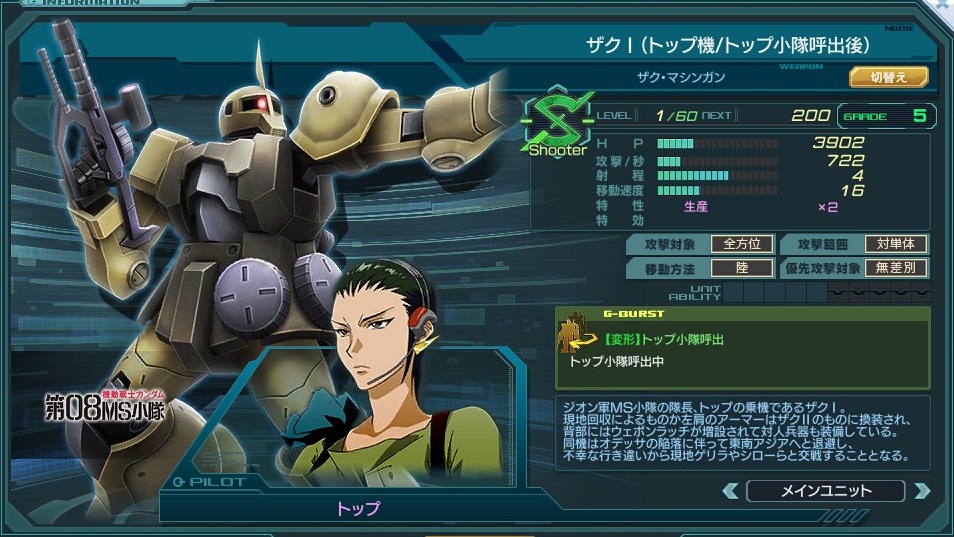Go to the previous unit with the left arrow

point(731,491)
